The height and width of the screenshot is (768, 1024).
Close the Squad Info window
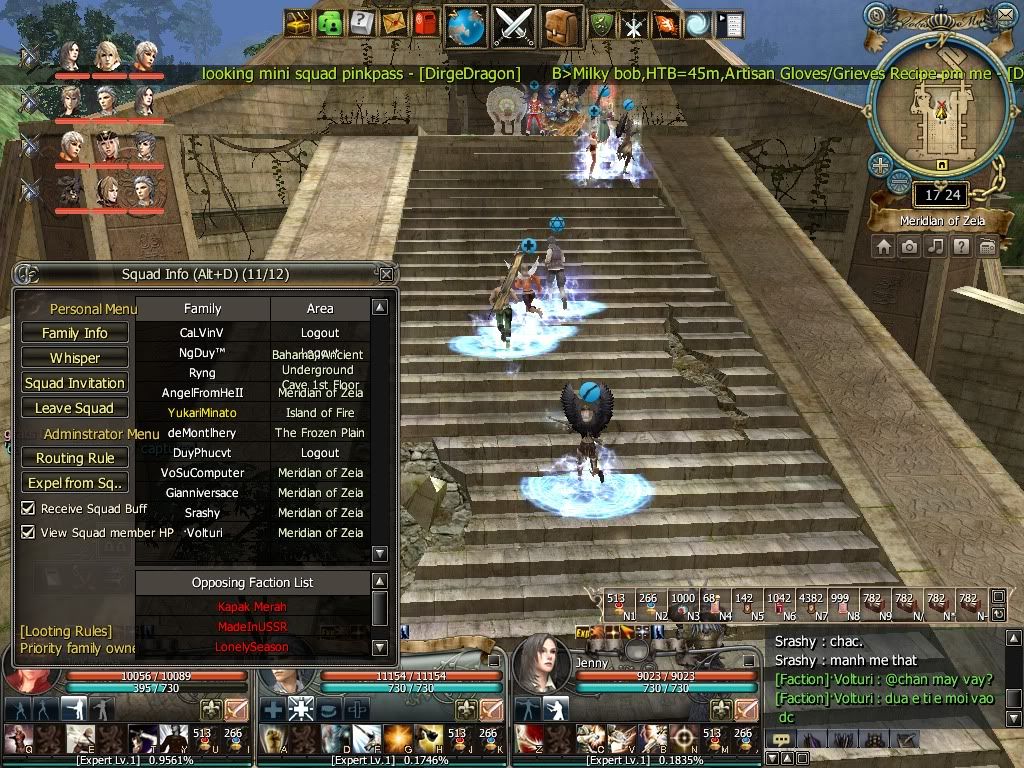point(386,274)
